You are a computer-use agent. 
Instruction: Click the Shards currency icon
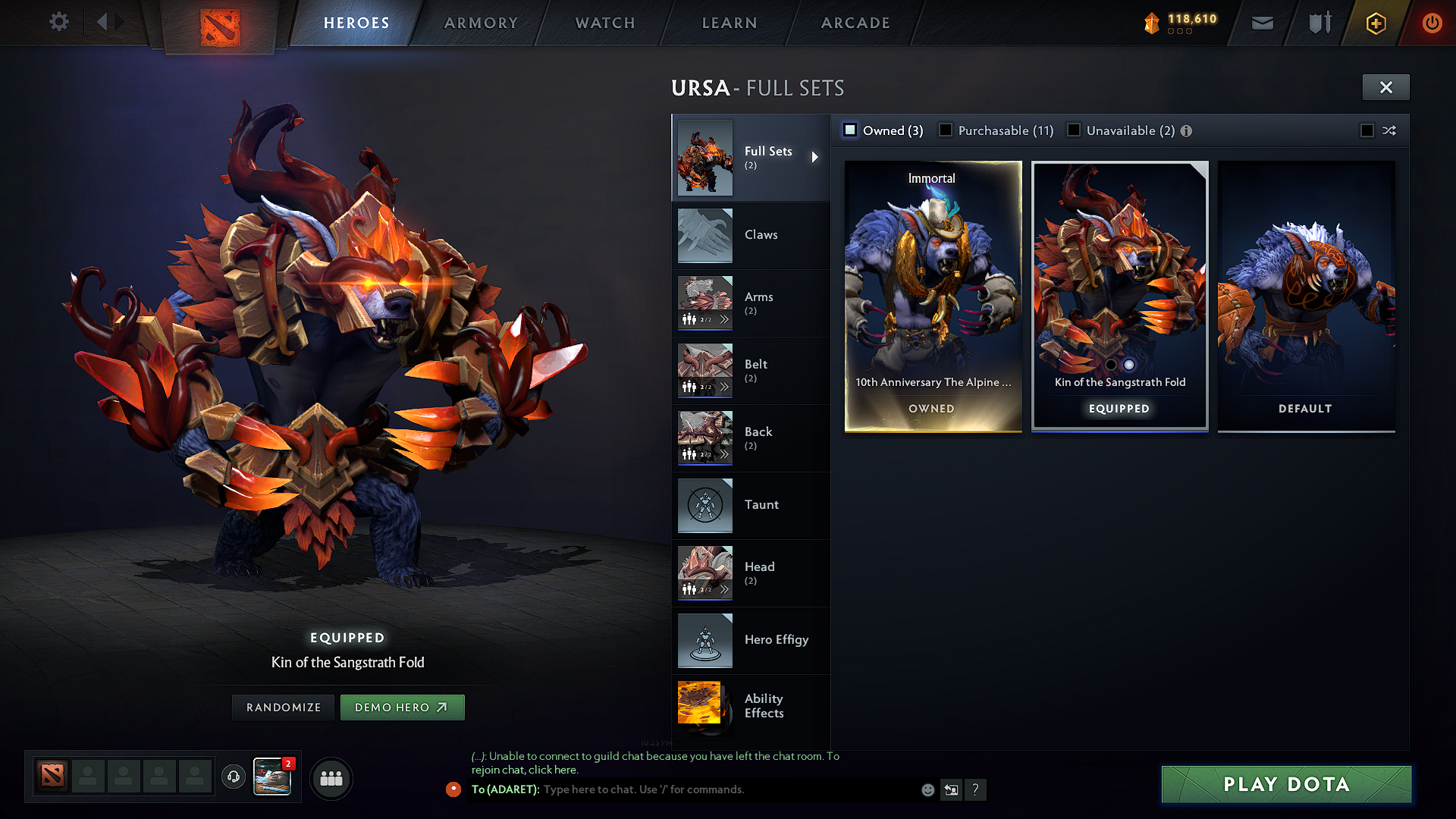pos(1151,23)
